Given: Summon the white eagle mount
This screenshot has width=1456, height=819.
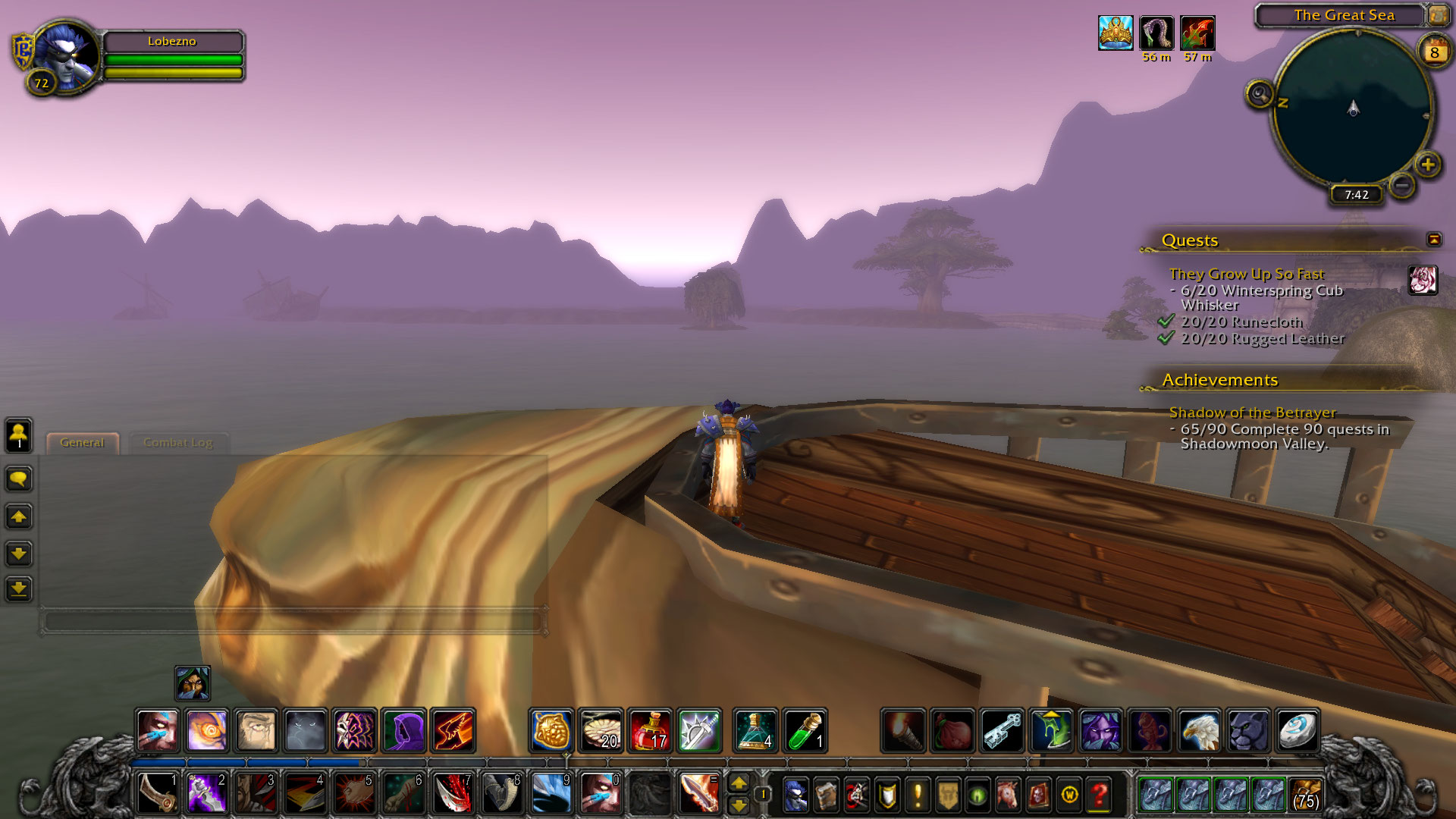Looking at the screenshot, I should (1199, 731).
